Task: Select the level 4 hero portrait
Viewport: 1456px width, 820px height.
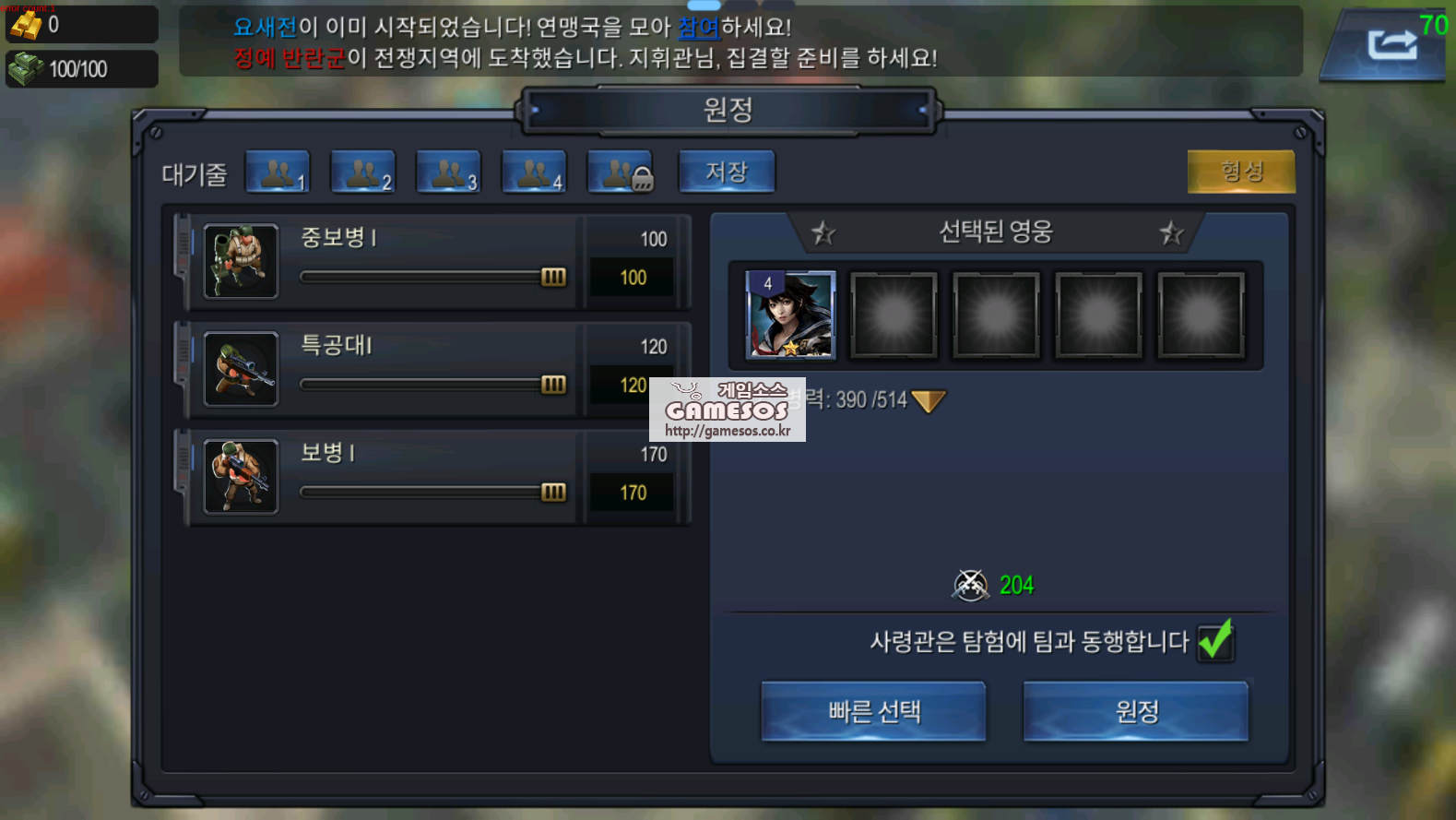Action: tap(790, 315)
